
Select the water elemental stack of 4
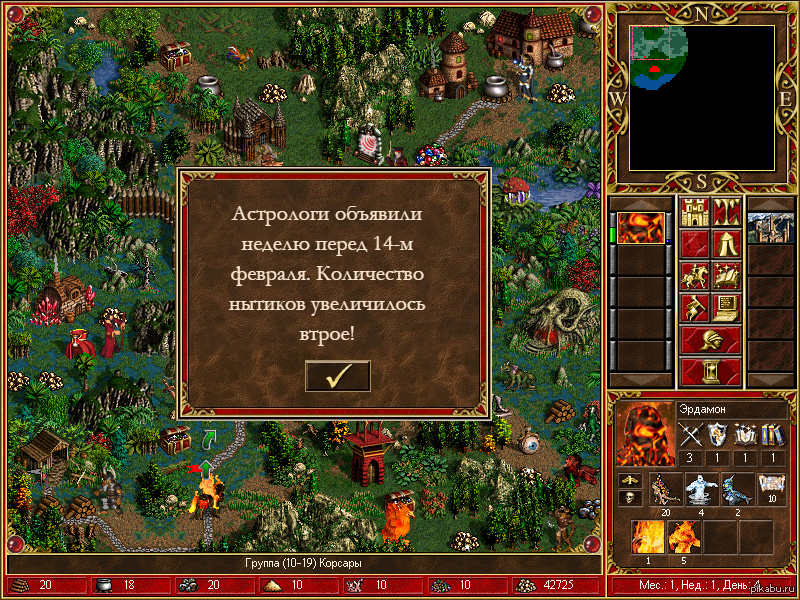pyautogui.click(x=701, y=489)
